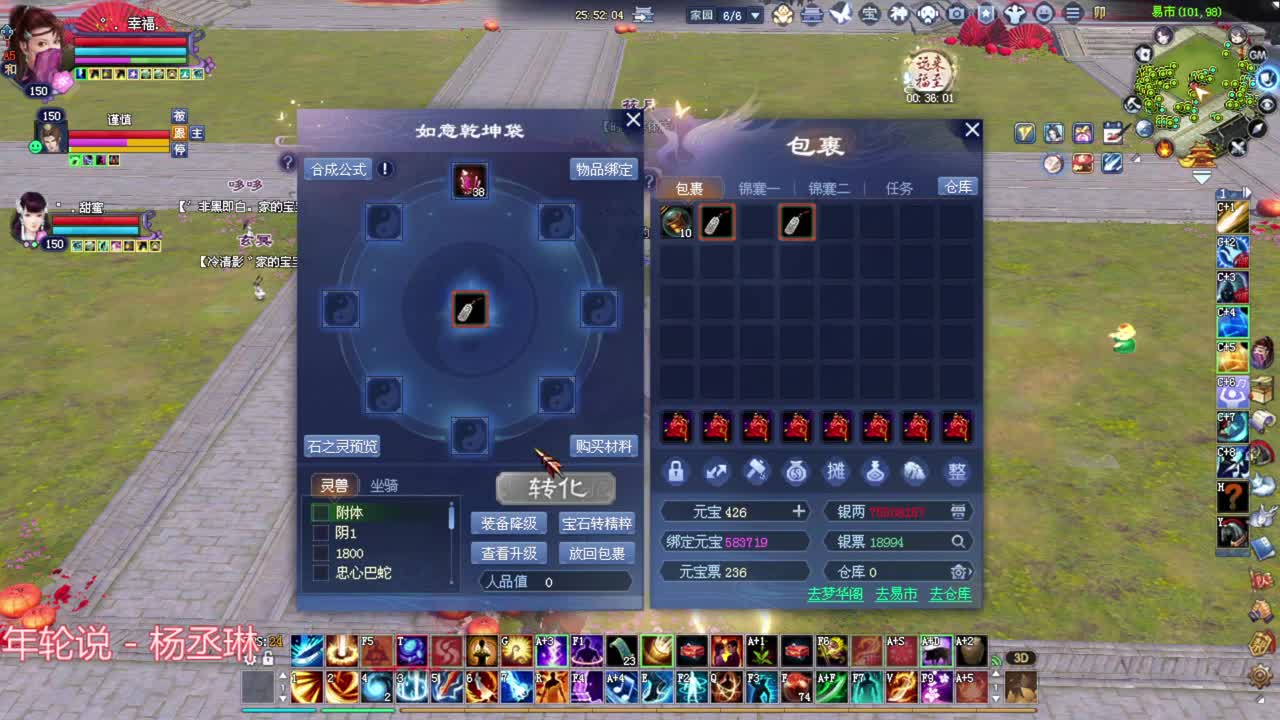The width and height of the screenshot is (1280, 720).
Task: Open the exclamation icon beside 合成公式
Action: click(x=385, y=169)
